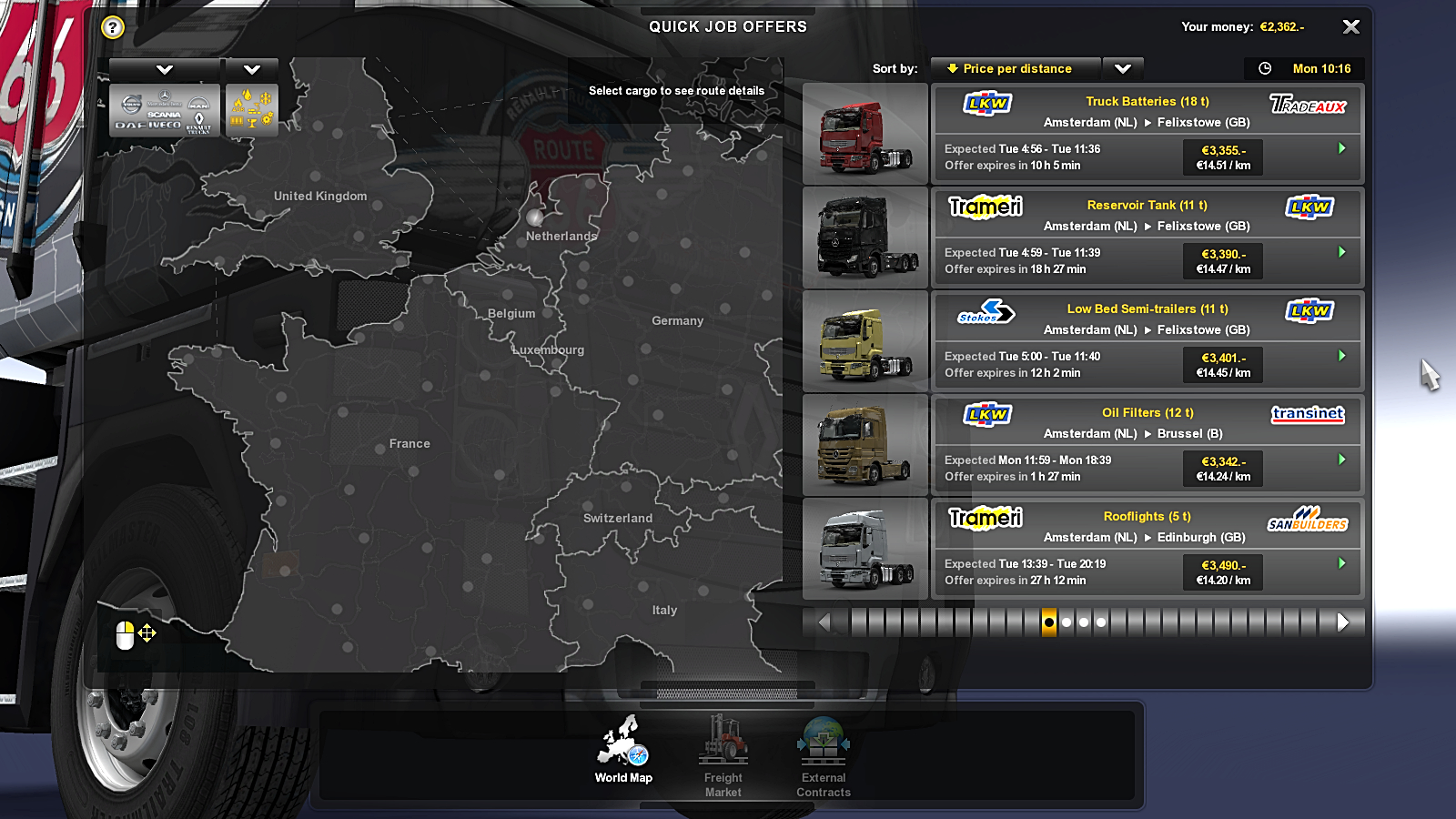Choose the Rooflights job to Edinburgh
Viewport: 1456px width, 819px height.
click(1147, 549)
